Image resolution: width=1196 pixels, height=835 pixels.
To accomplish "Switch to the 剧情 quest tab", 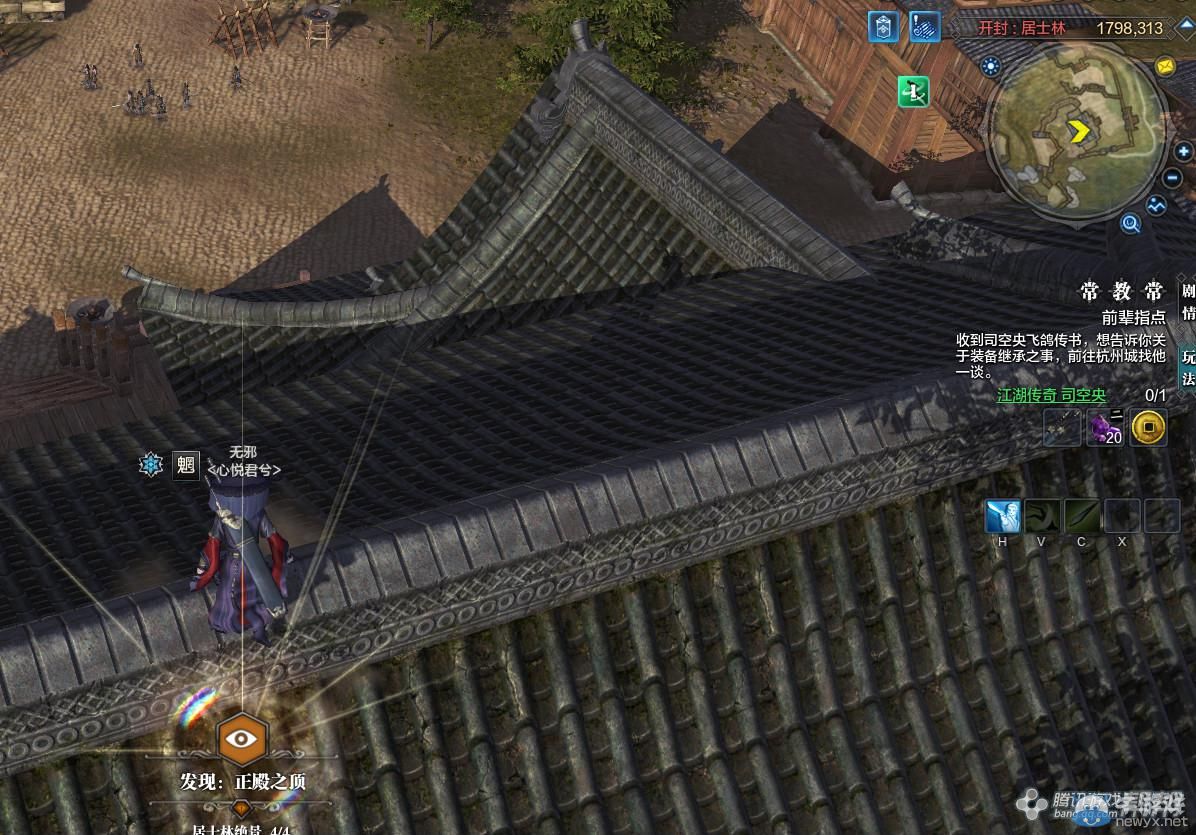I will (1188, 302).
